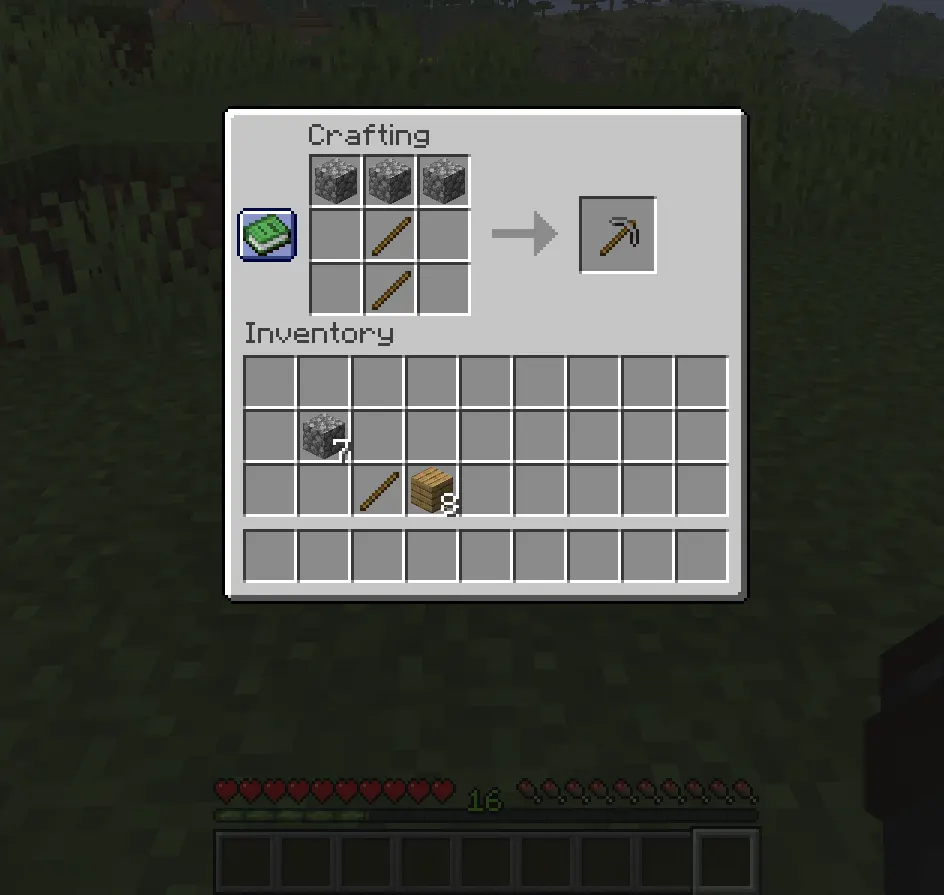944x895 pixels.
Task: Pick up the center stick in crafting grid
Action: tap(390, 236)
